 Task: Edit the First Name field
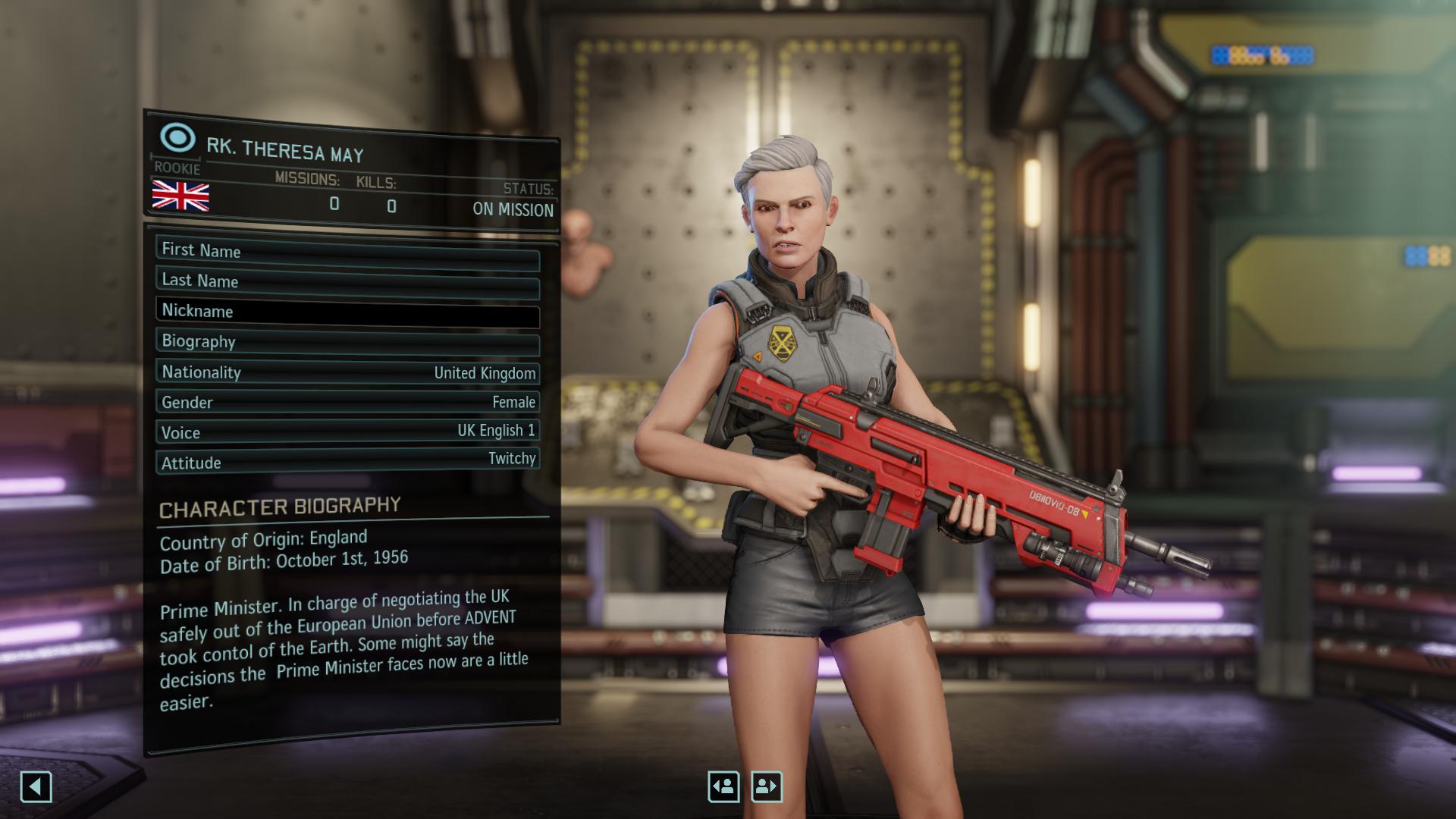tap(347, 253)
